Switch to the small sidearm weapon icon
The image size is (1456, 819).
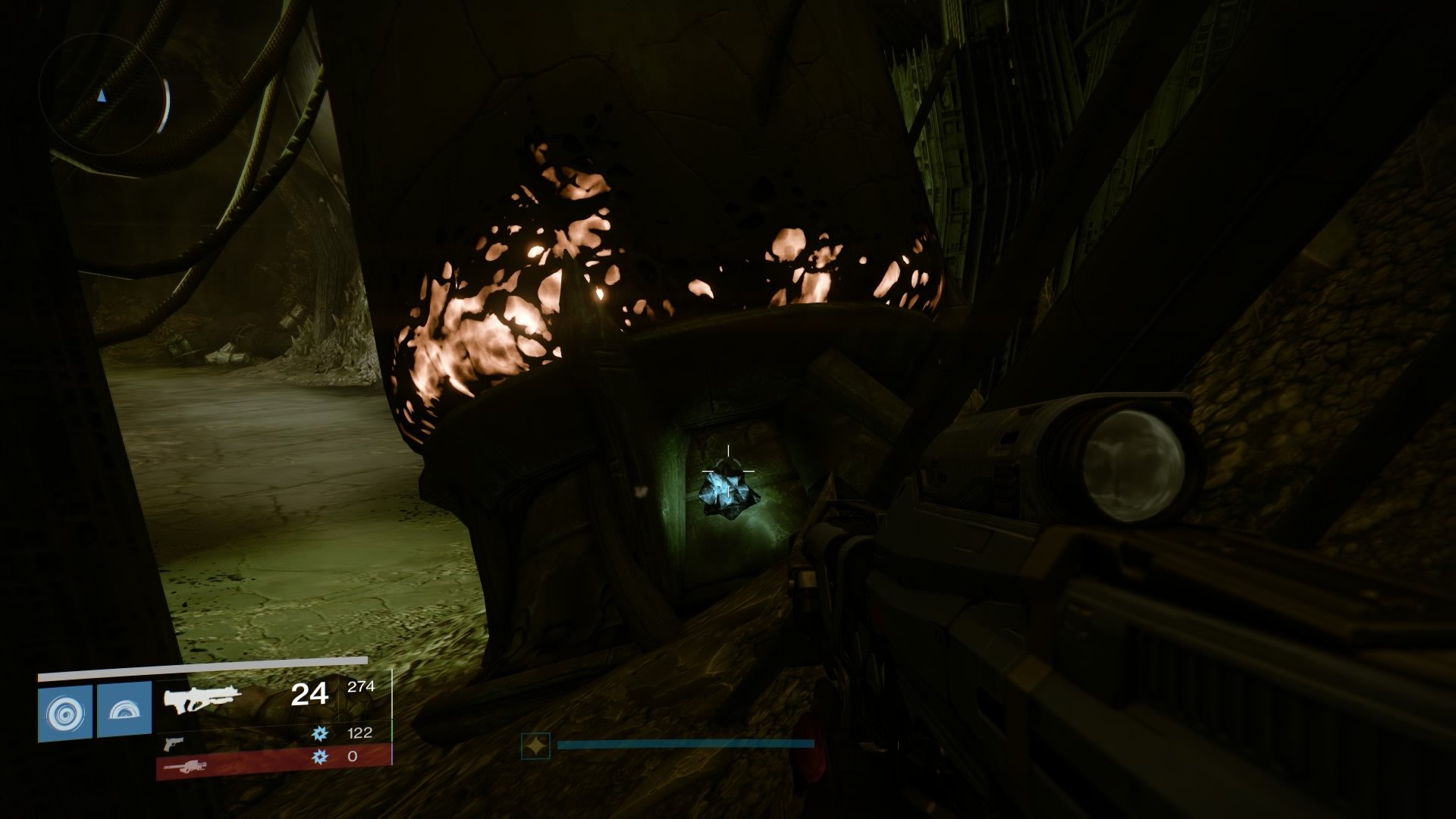click(173, 743)
